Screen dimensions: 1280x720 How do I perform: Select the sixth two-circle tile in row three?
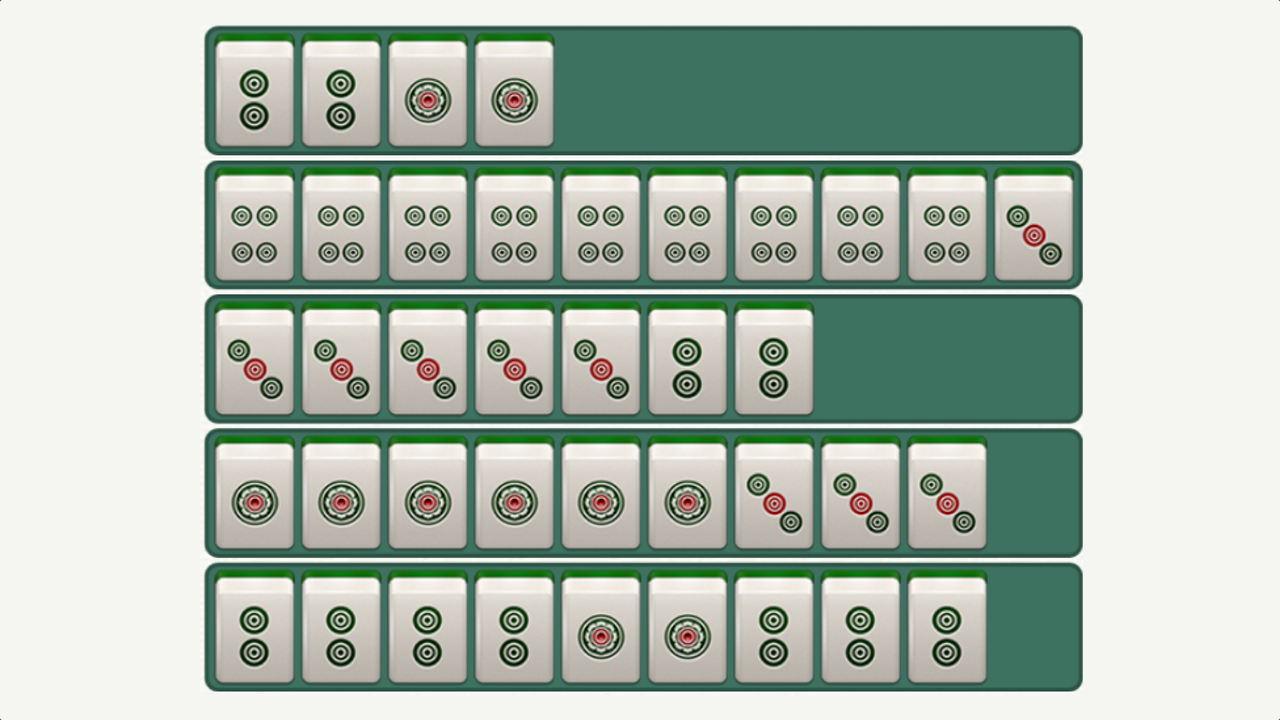687,360
